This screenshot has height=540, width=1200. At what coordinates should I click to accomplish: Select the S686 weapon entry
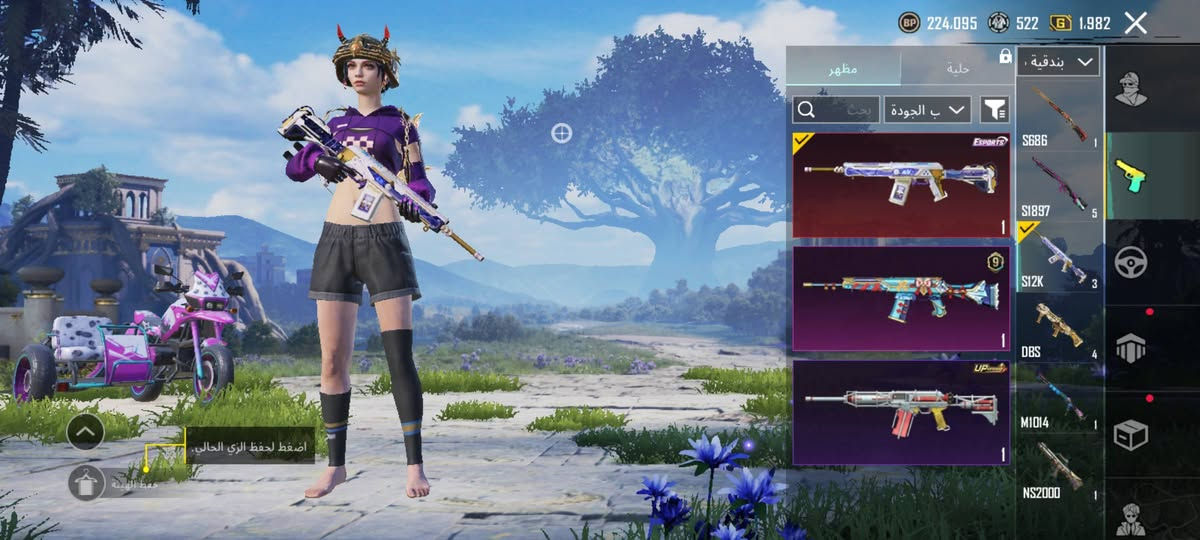pos(1059,116)
